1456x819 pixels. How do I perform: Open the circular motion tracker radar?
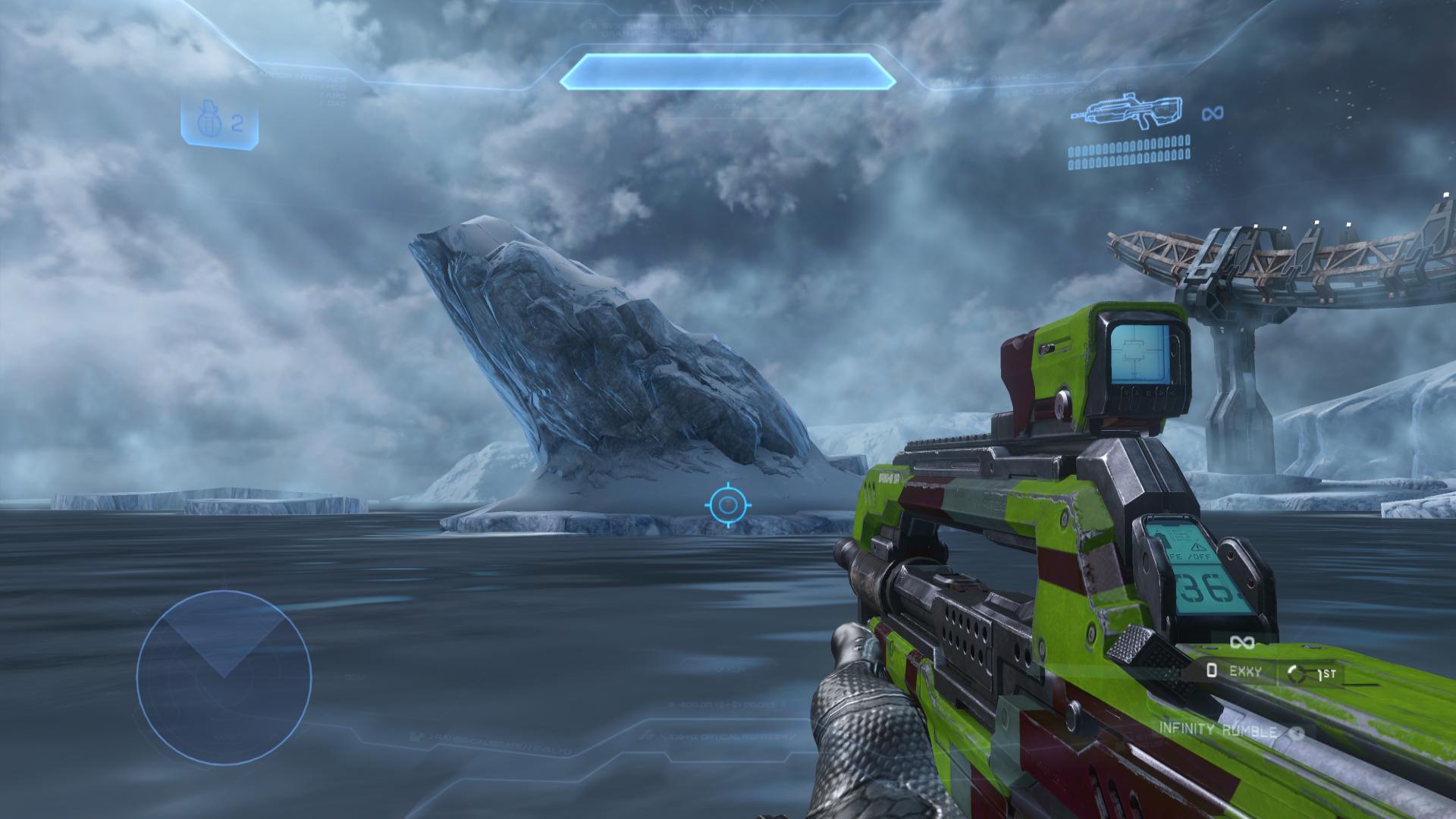click(x=224, y=677)
